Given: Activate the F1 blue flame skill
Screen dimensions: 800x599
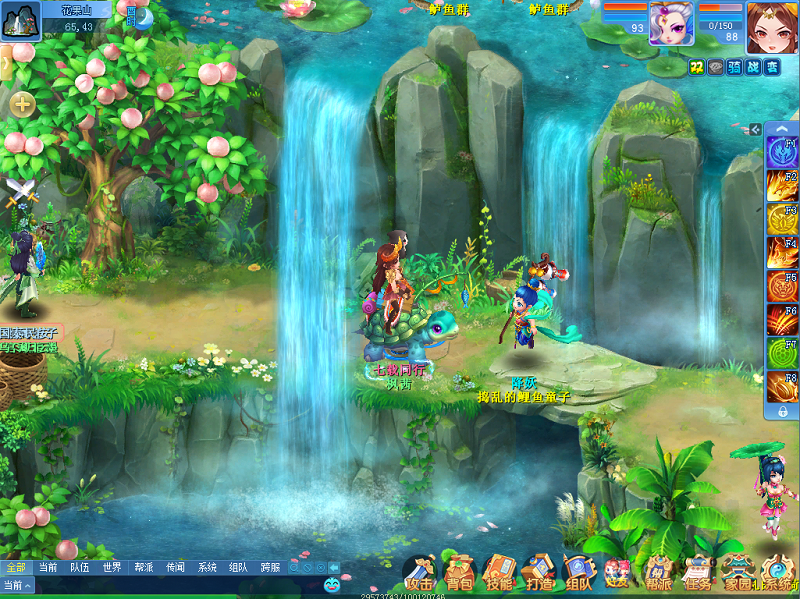Looking at the screenshot, I should pos(781,152).
